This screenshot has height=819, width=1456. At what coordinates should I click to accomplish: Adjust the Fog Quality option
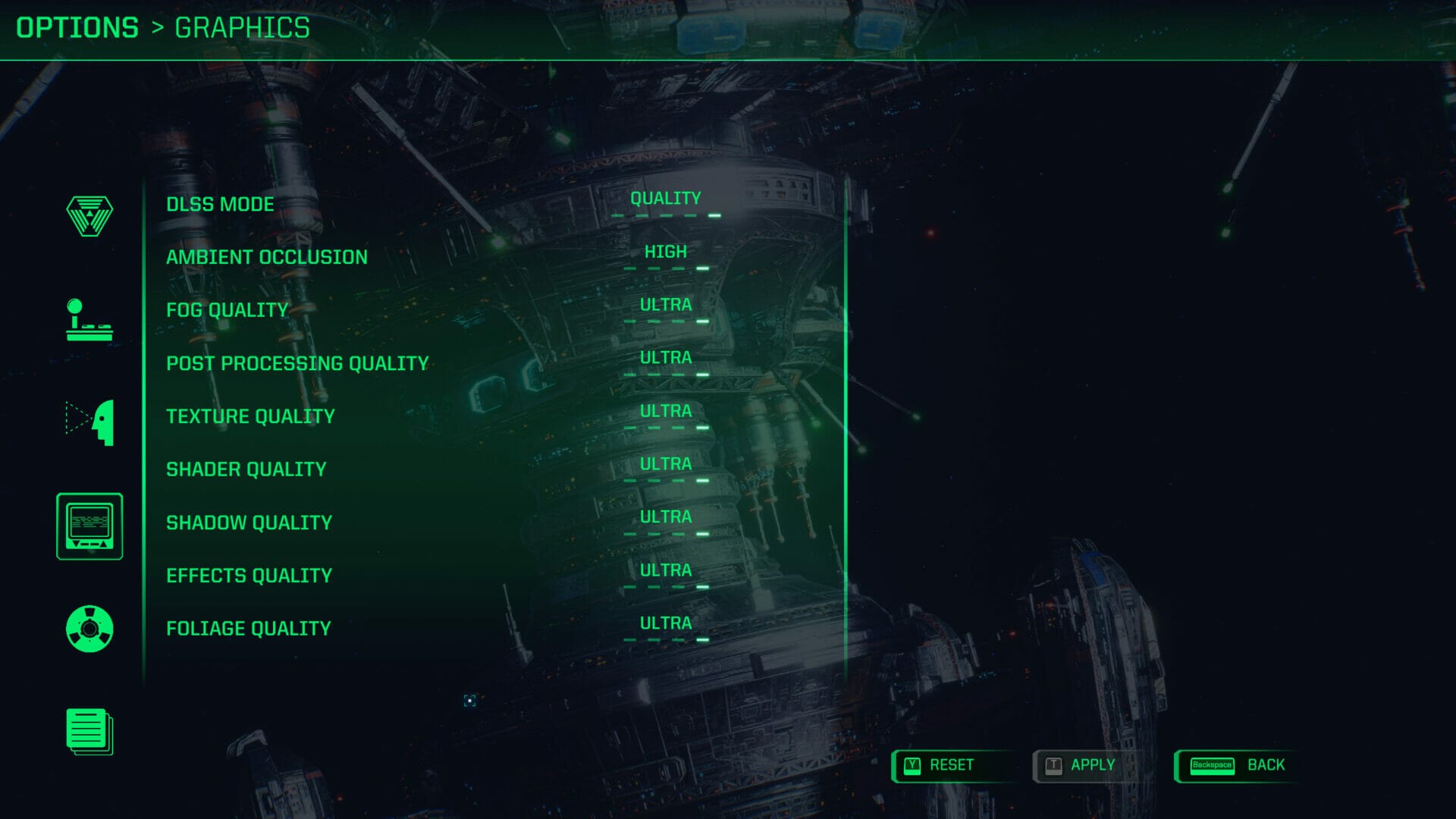pos(665,306)
